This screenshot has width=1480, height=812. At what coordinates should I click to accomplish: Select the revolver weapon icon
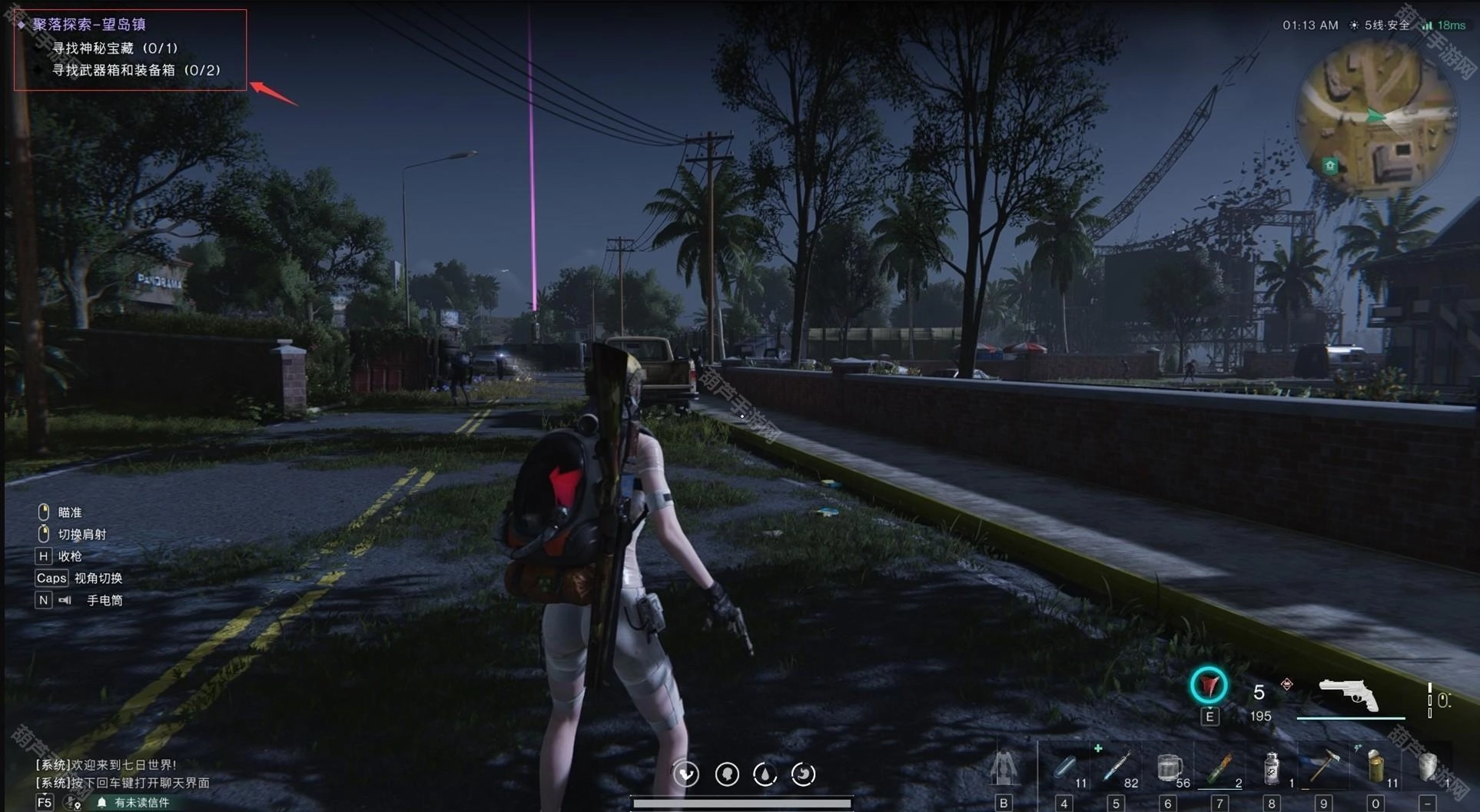pos(1349,694)
